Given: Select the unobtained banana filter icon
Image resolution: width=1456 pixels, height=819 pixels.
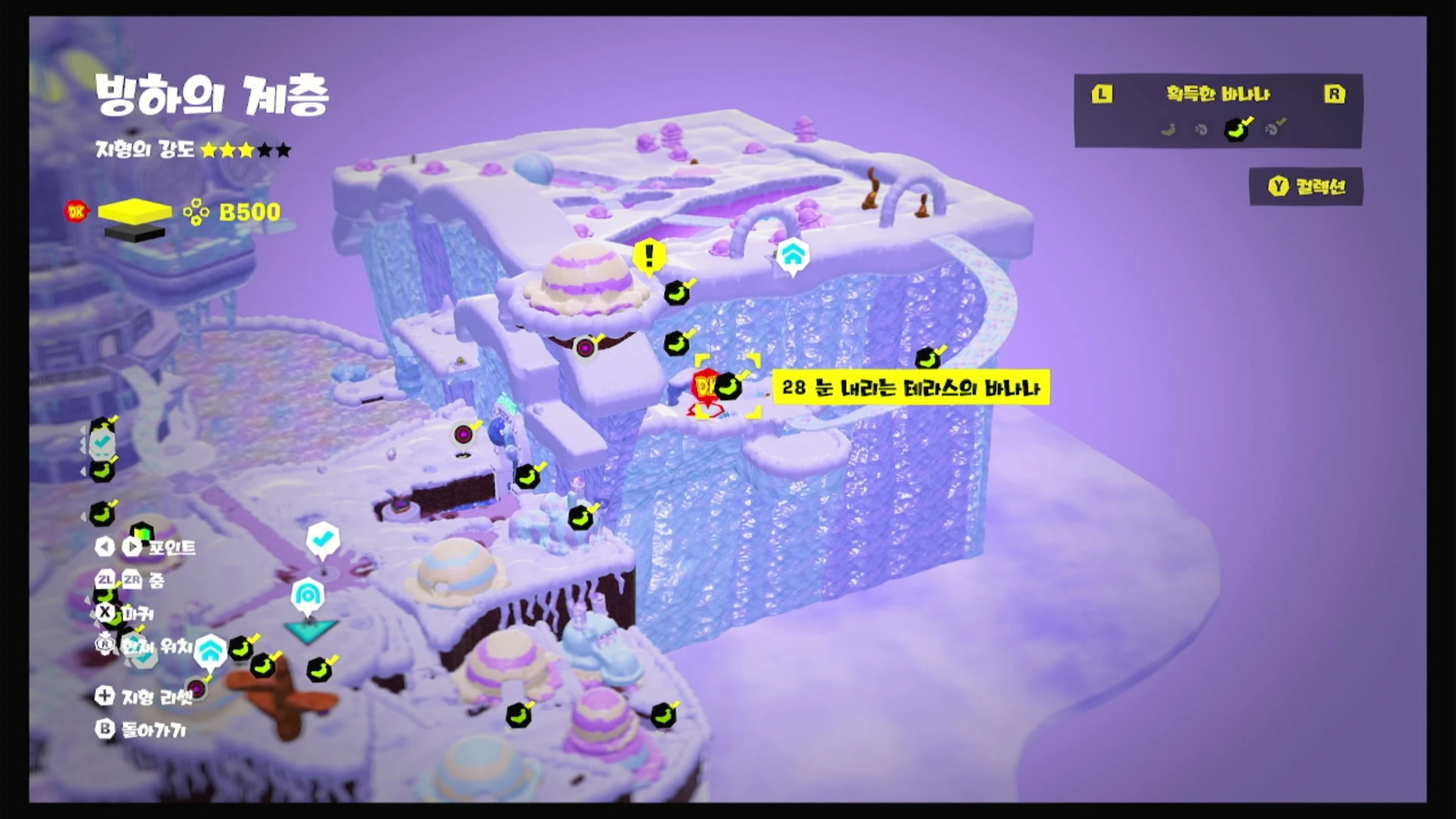Looking at the screenshot, I should point(1168,130).
